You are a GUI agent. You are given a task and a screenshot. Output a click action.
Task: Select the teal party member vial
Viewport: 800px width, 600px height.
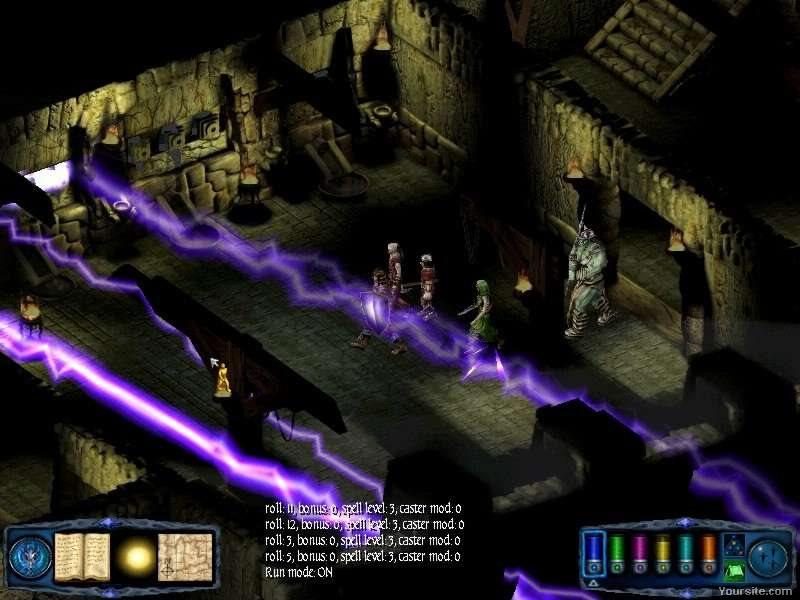[686, 552]
